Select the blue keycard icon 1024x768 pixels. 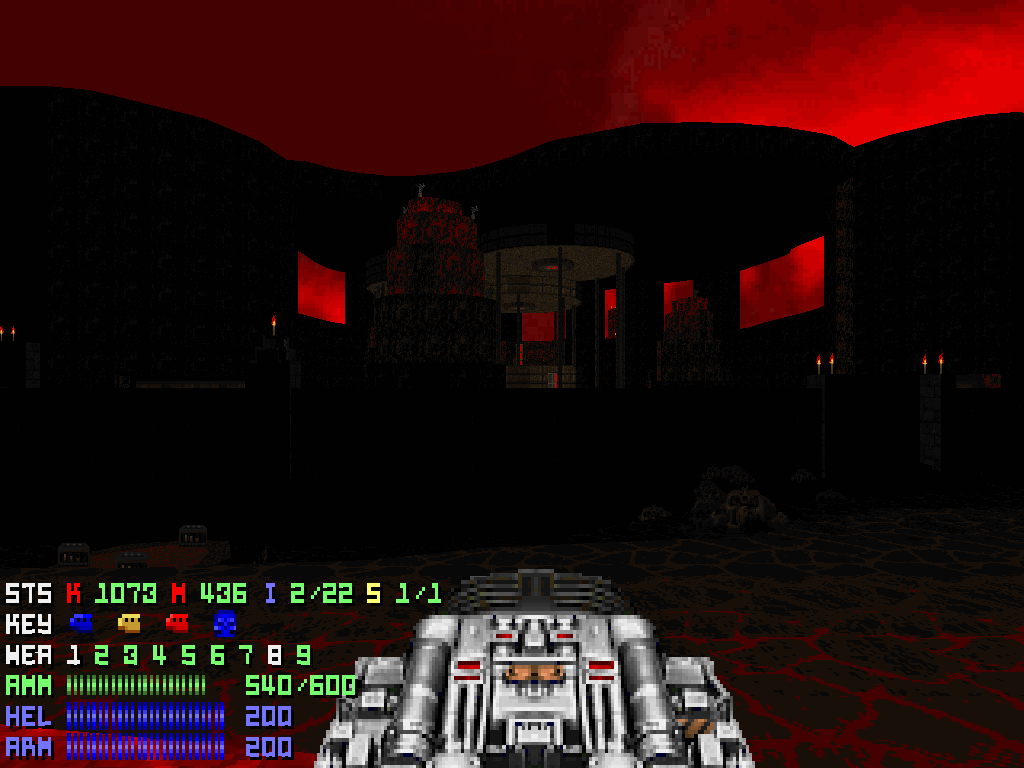pos(81,624)
